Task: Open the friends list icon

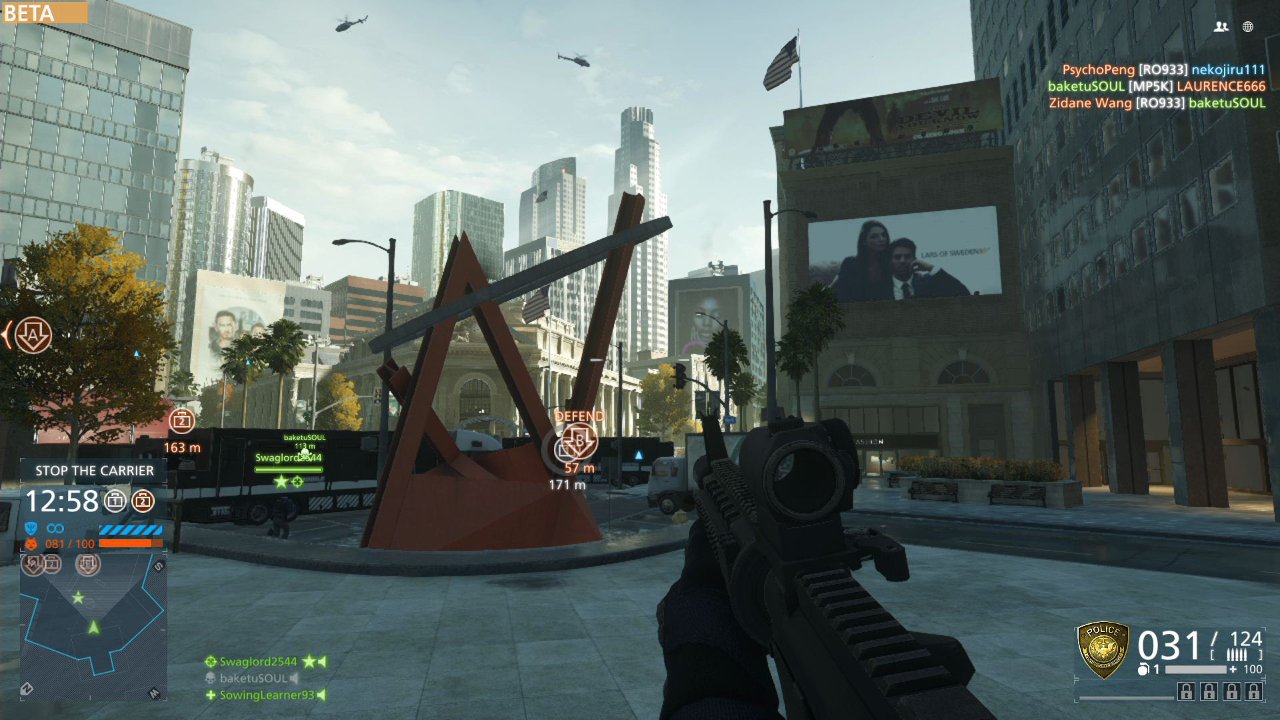Action: click(1220, 27)
